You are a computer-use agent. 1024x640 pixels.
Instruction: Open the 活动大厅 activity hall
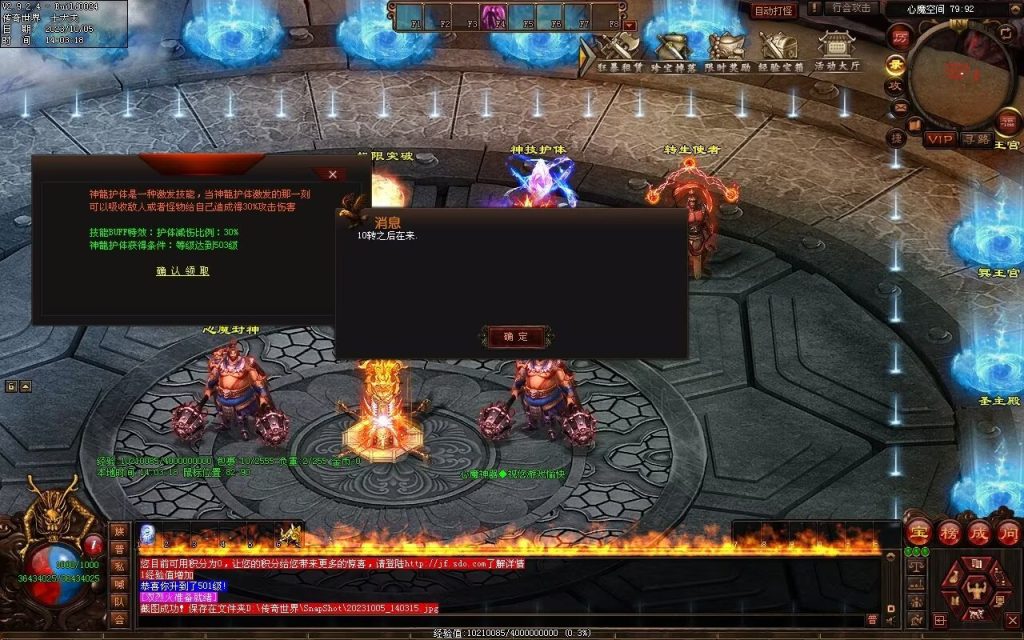(x=836, y=50)
